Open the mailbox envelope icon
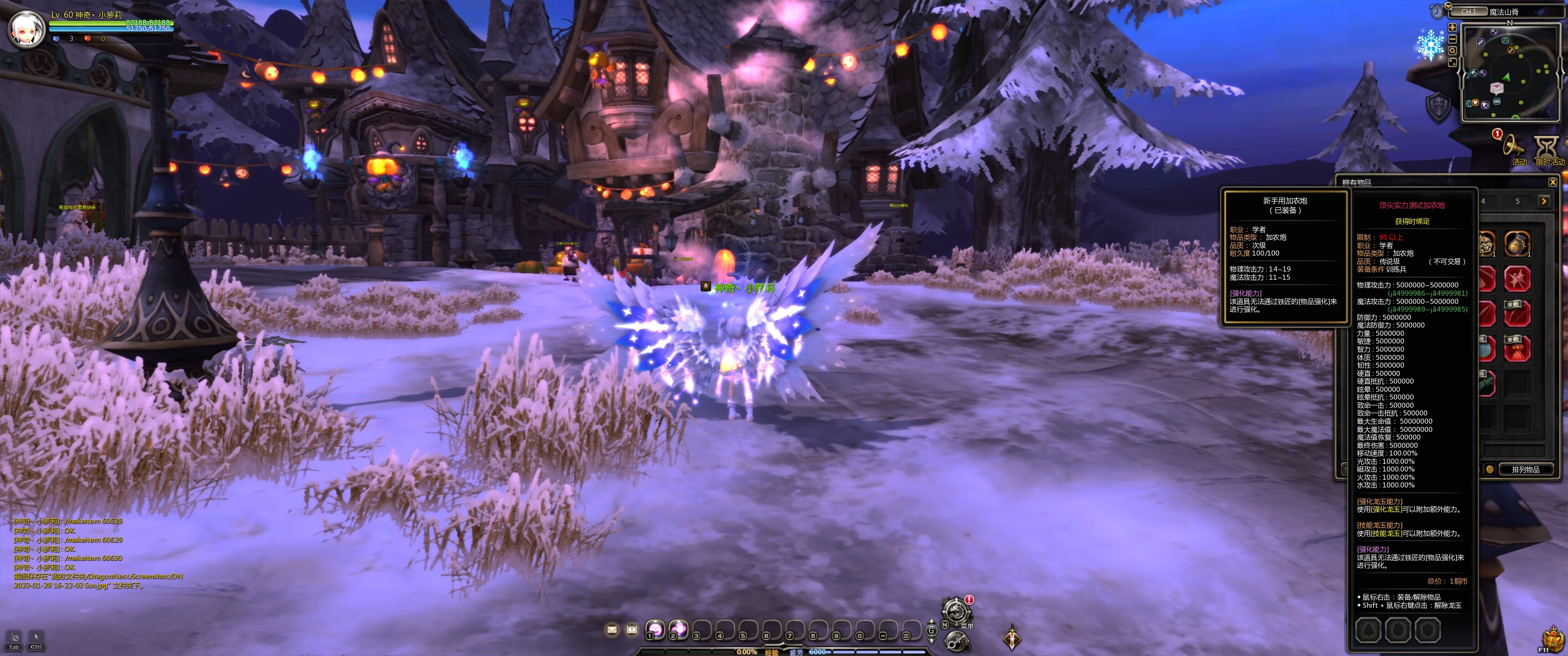The image size is (1568, 656). pos(612,629)
